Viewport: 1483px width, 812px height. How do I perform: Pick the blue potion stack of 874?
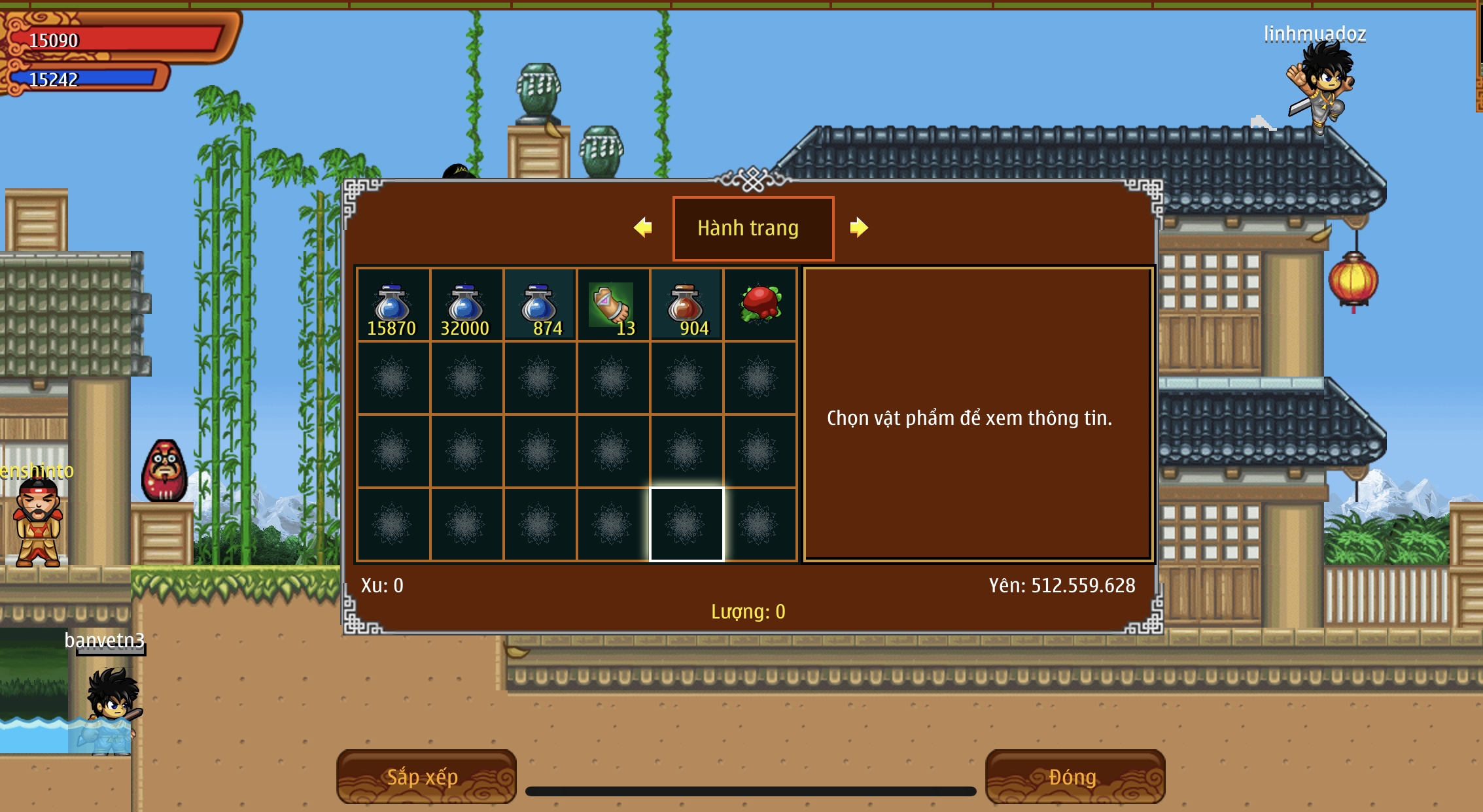539,305
